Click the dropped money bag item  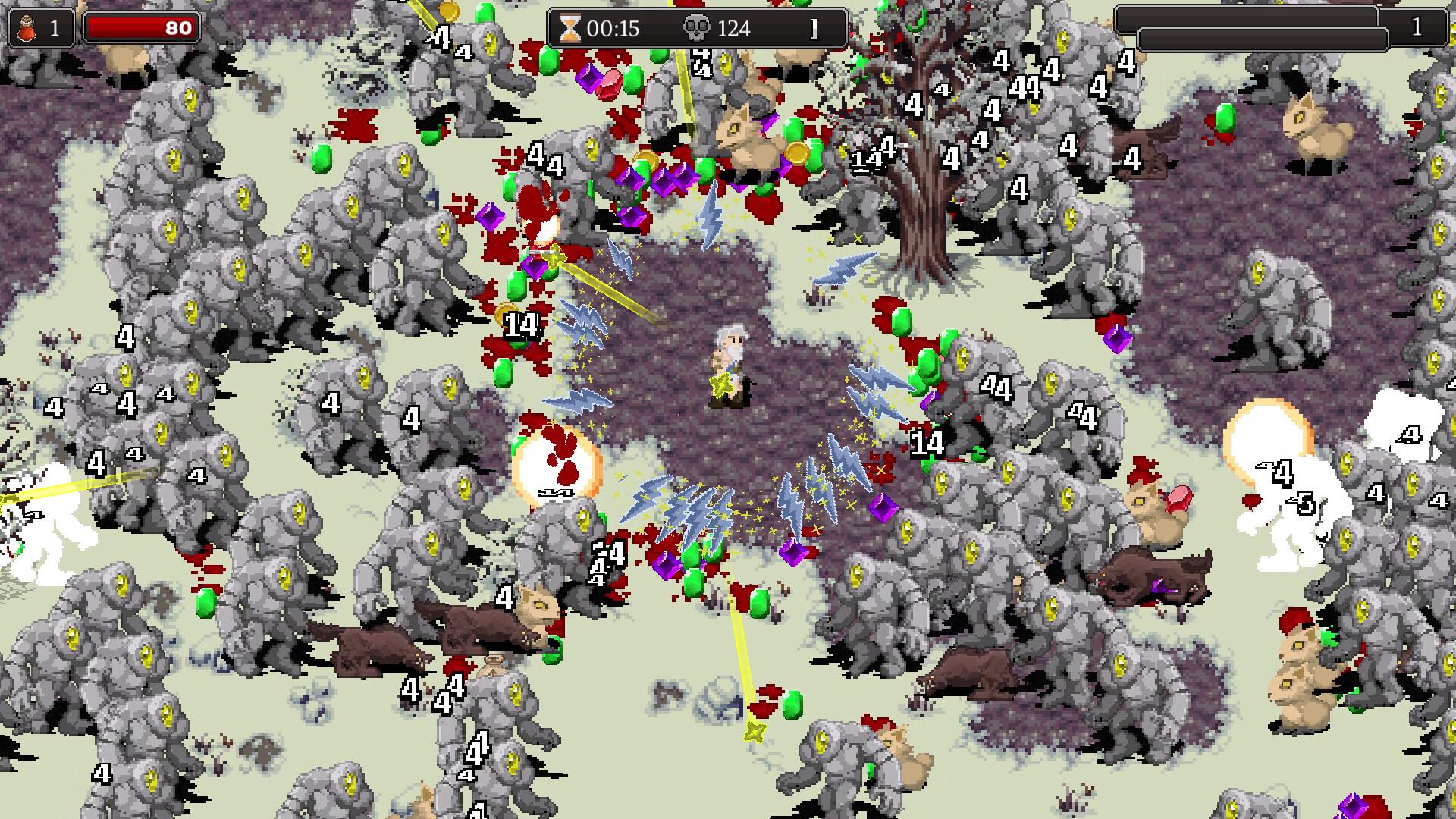point(493,667)
